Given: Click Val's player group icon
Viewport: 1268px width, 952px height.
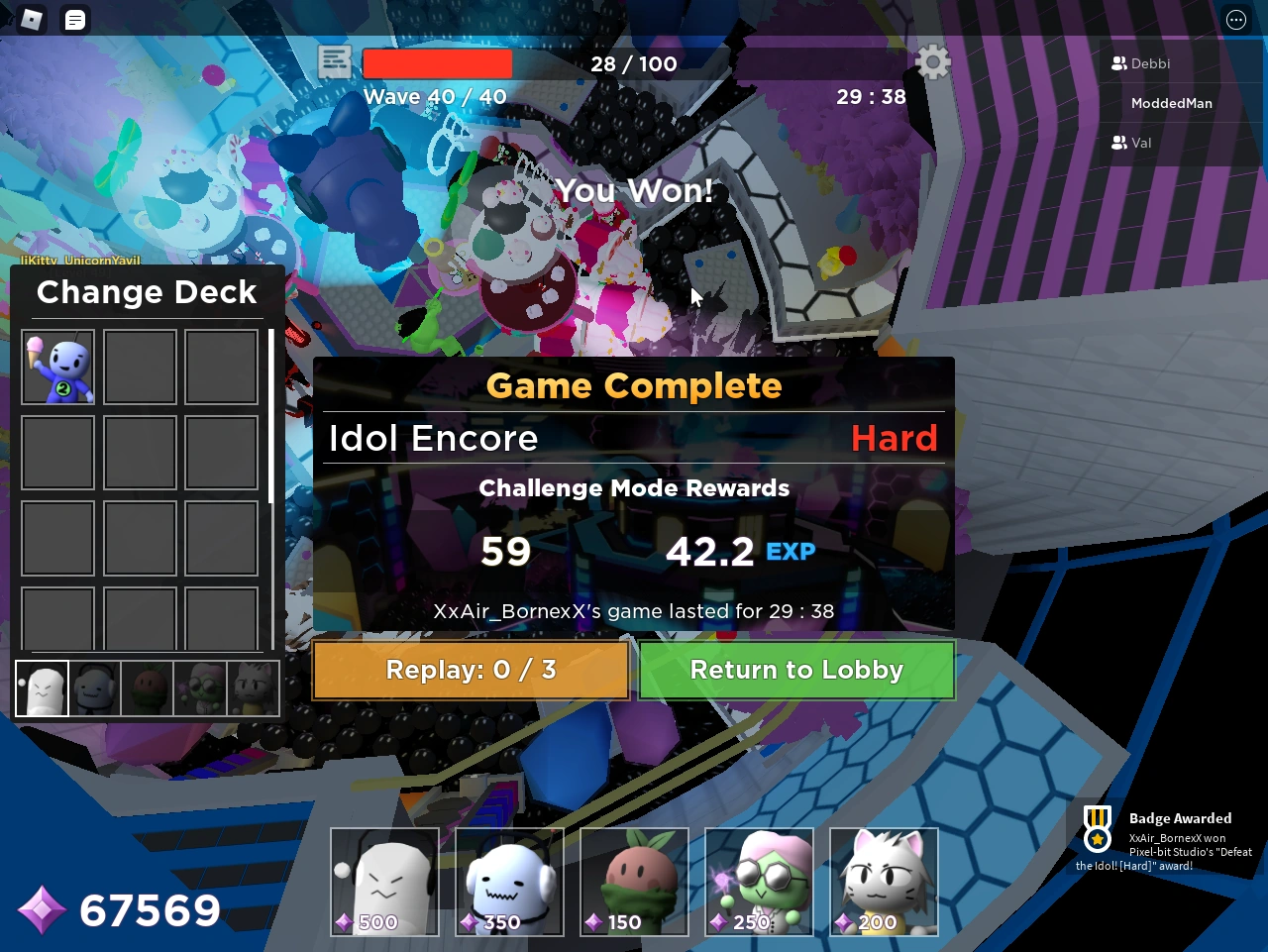Looking at the screenshot, I should click(1118, 143).
